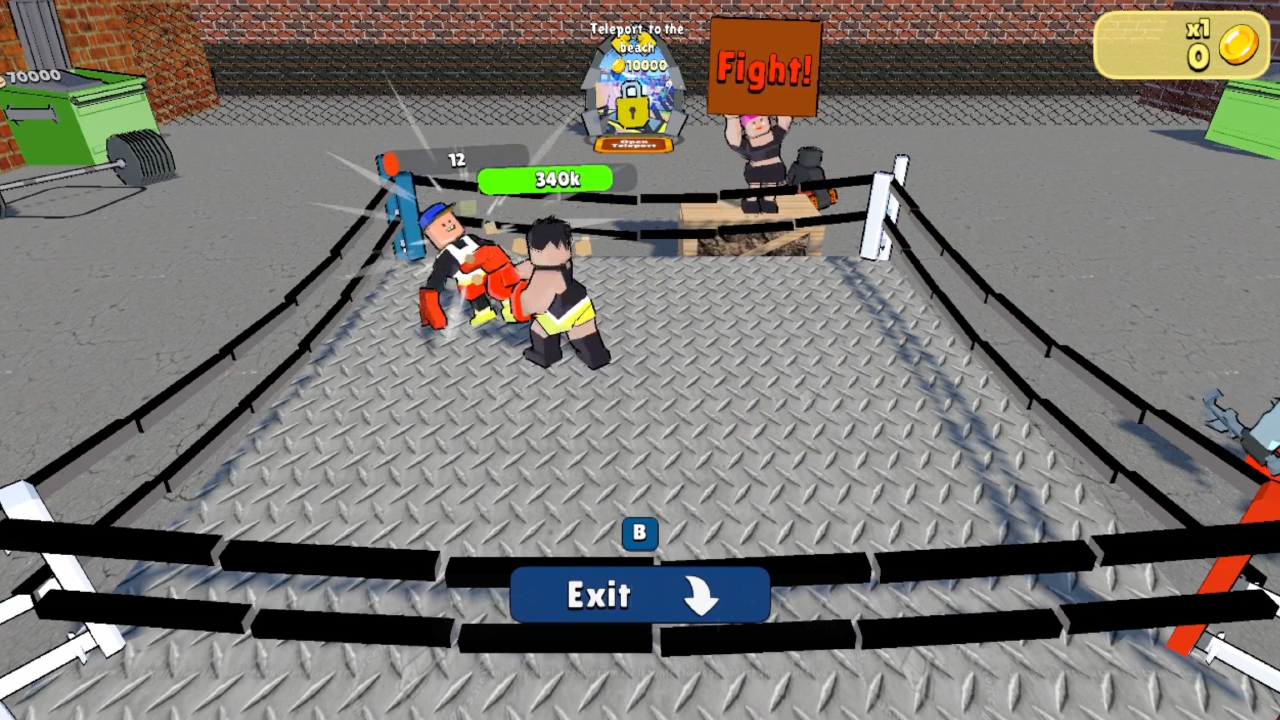The height and width of the screenshot is (720, 1280).
Task: Click the yellow currency panel in the corner
Action: (x=1180, y=45)
